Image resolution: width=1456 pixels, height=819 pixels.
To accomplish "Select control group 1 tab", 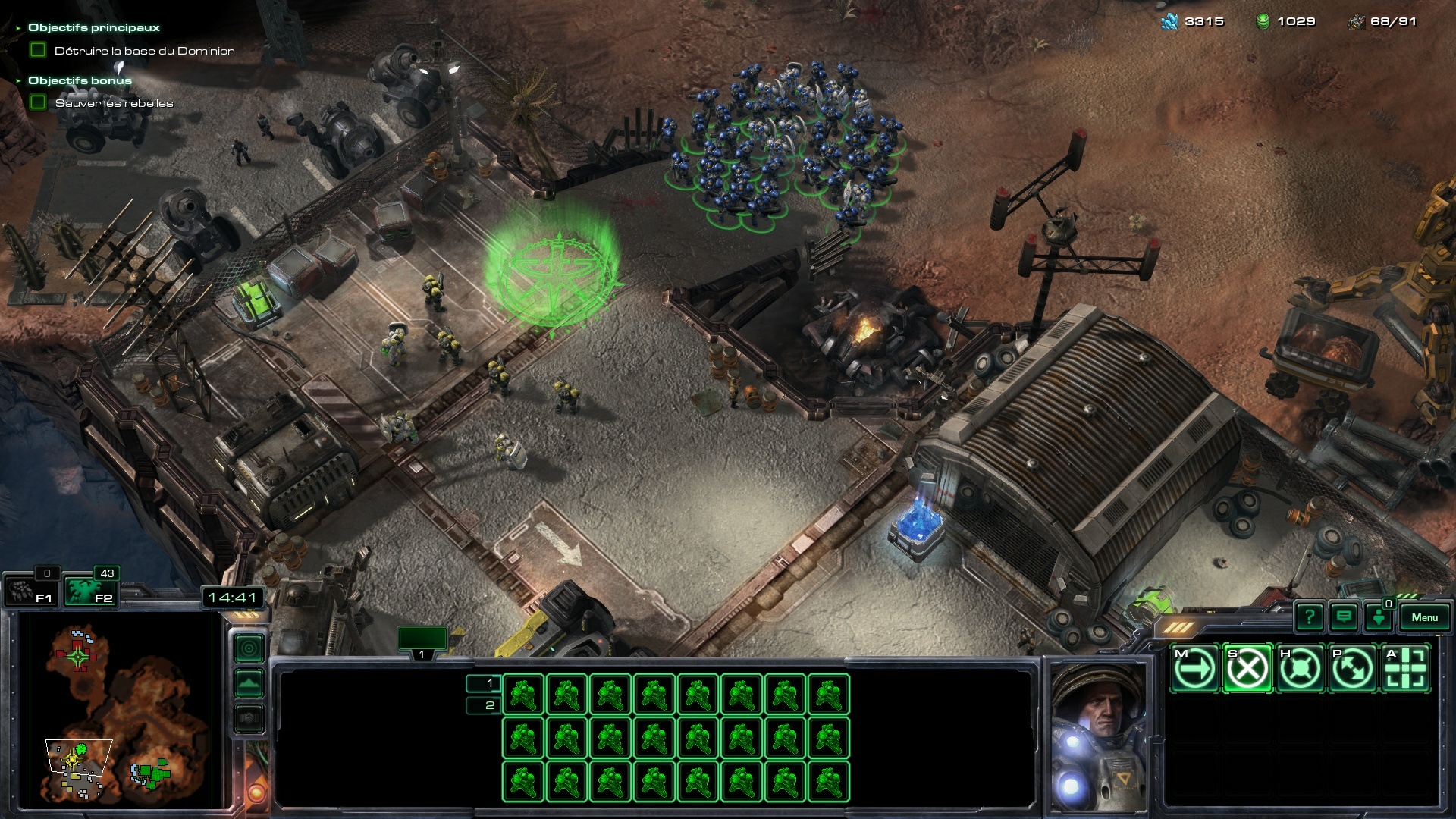I will 422,642.
